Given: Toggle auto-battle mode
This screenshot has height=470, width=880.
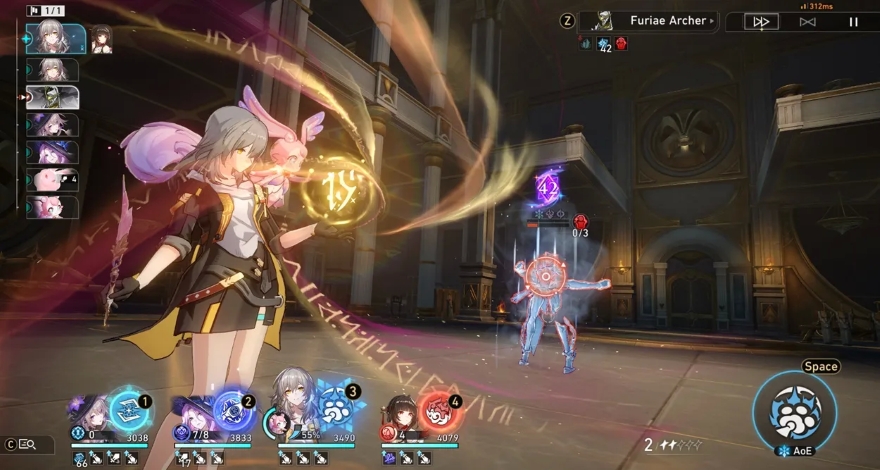Looking at the screenshot, I should (x=807, y=21).
